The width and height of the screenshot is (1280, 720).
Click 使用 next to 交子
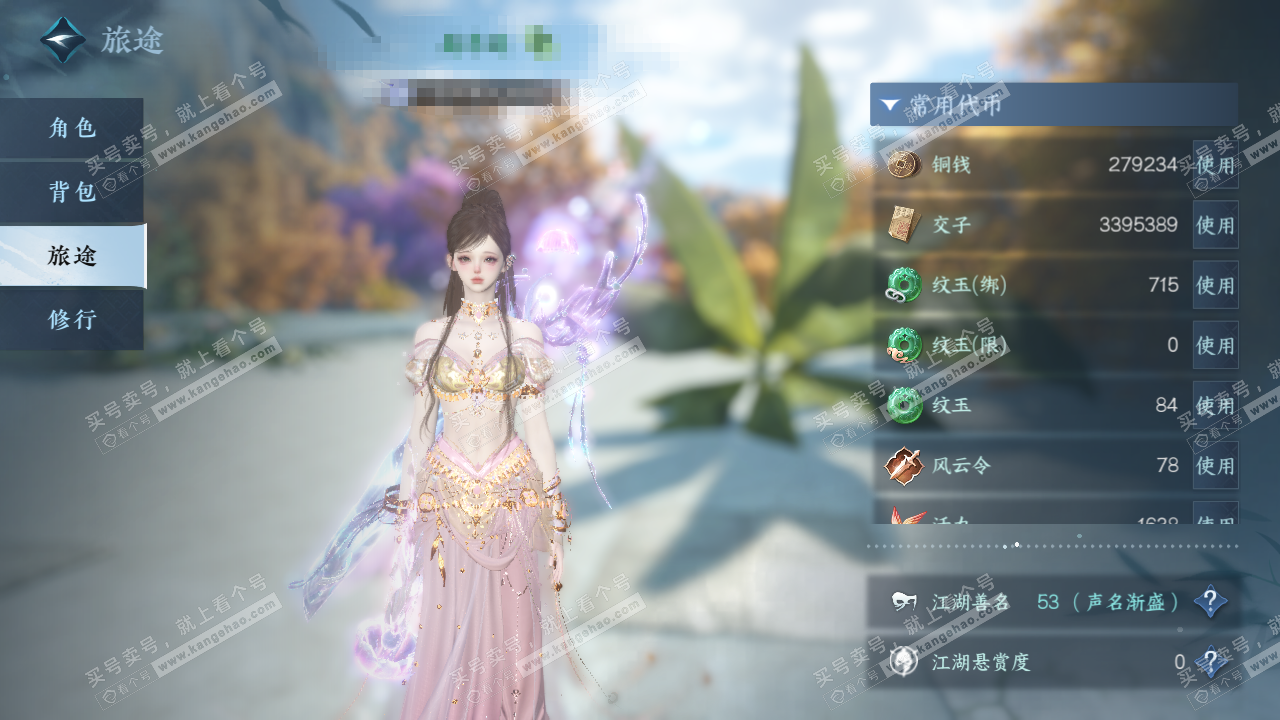[x=1215, y=225]
